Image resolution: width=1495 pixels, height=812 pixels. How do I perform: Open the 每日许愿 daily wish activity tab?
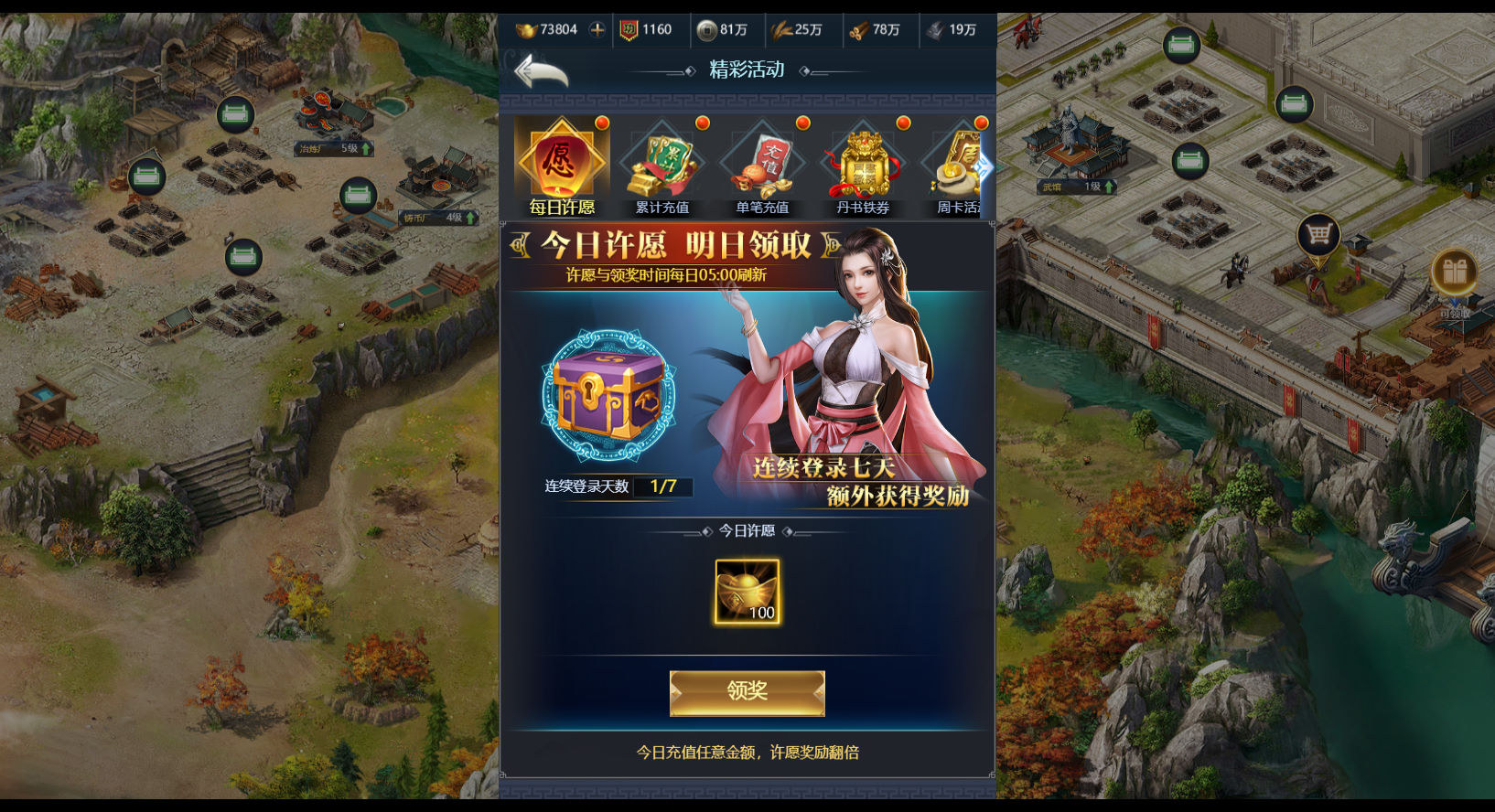point(559,165)
